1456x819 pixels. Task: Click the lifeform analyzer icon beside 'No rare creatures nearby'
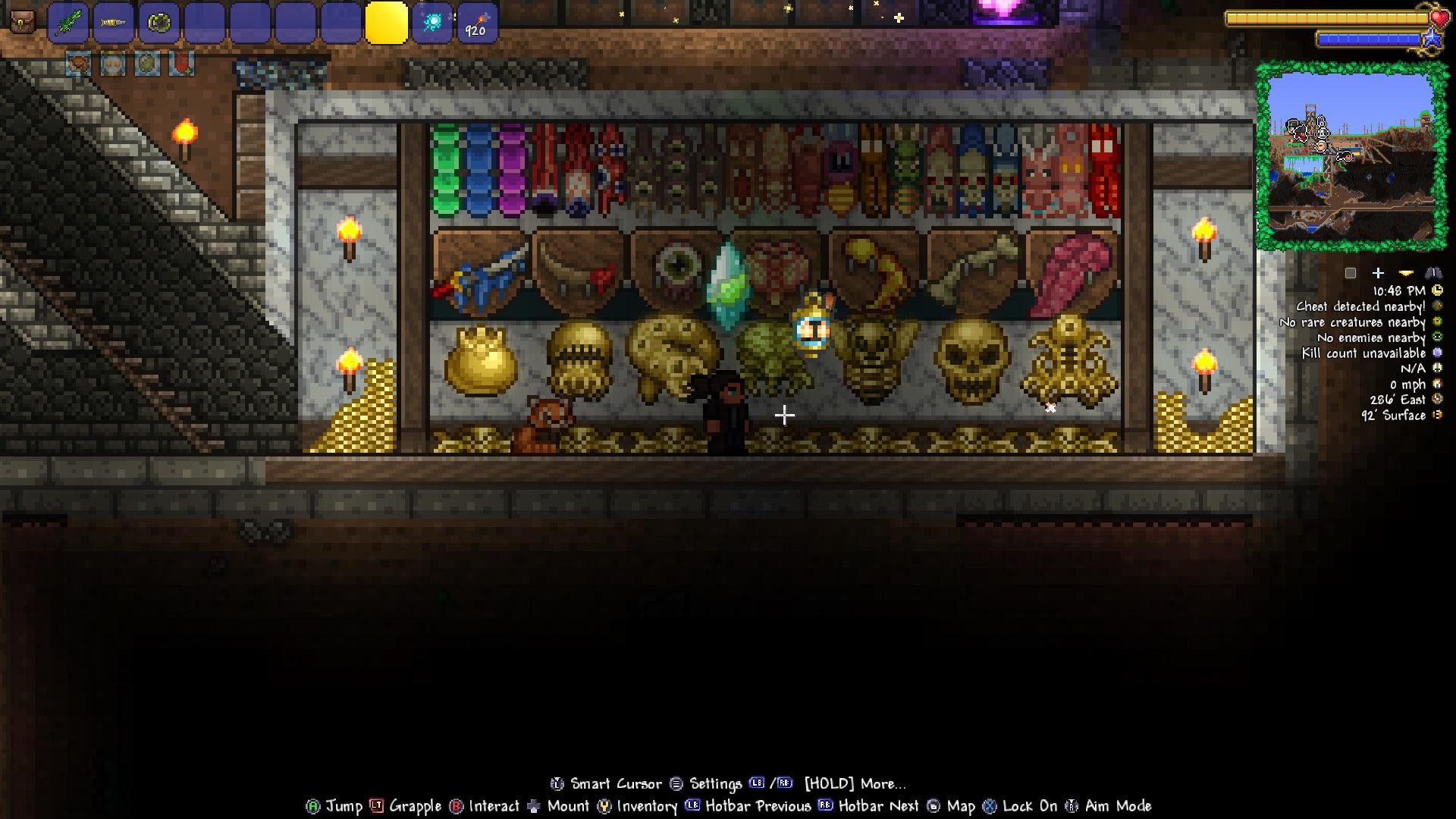point(1436,322)
